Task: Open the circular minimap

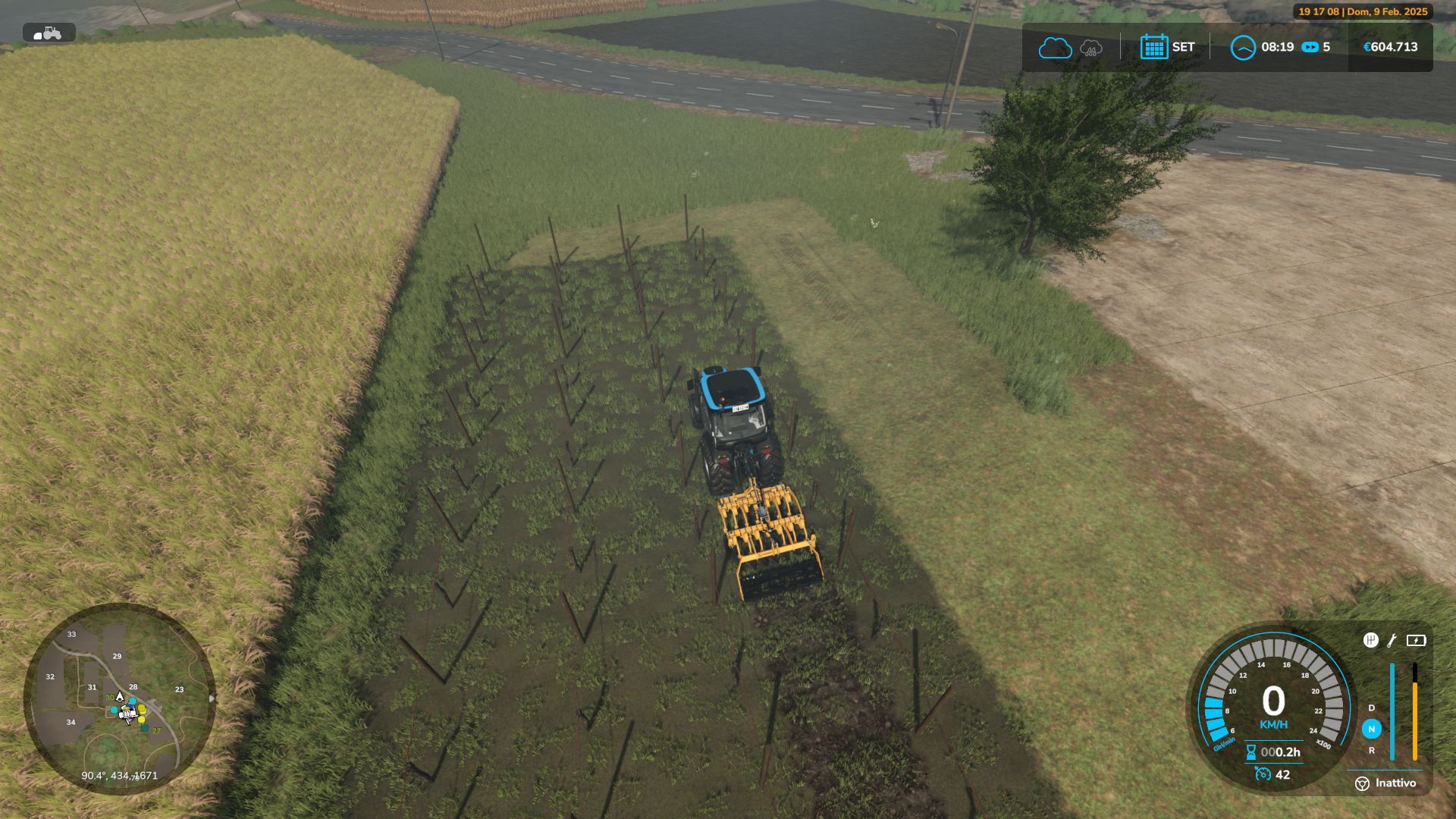Action: (120, 699)
